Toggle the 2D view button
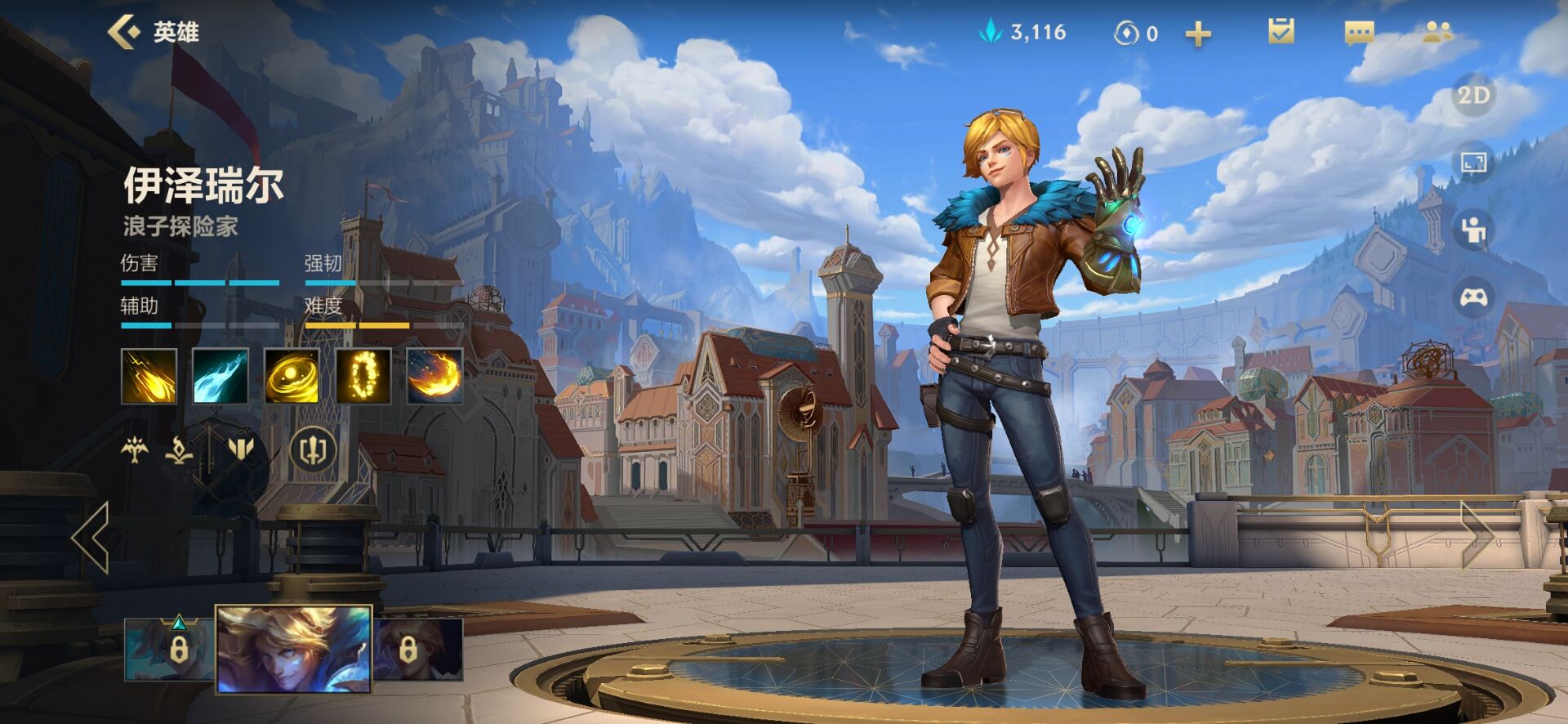The image size is (1568, 724). coord(1473,96)
